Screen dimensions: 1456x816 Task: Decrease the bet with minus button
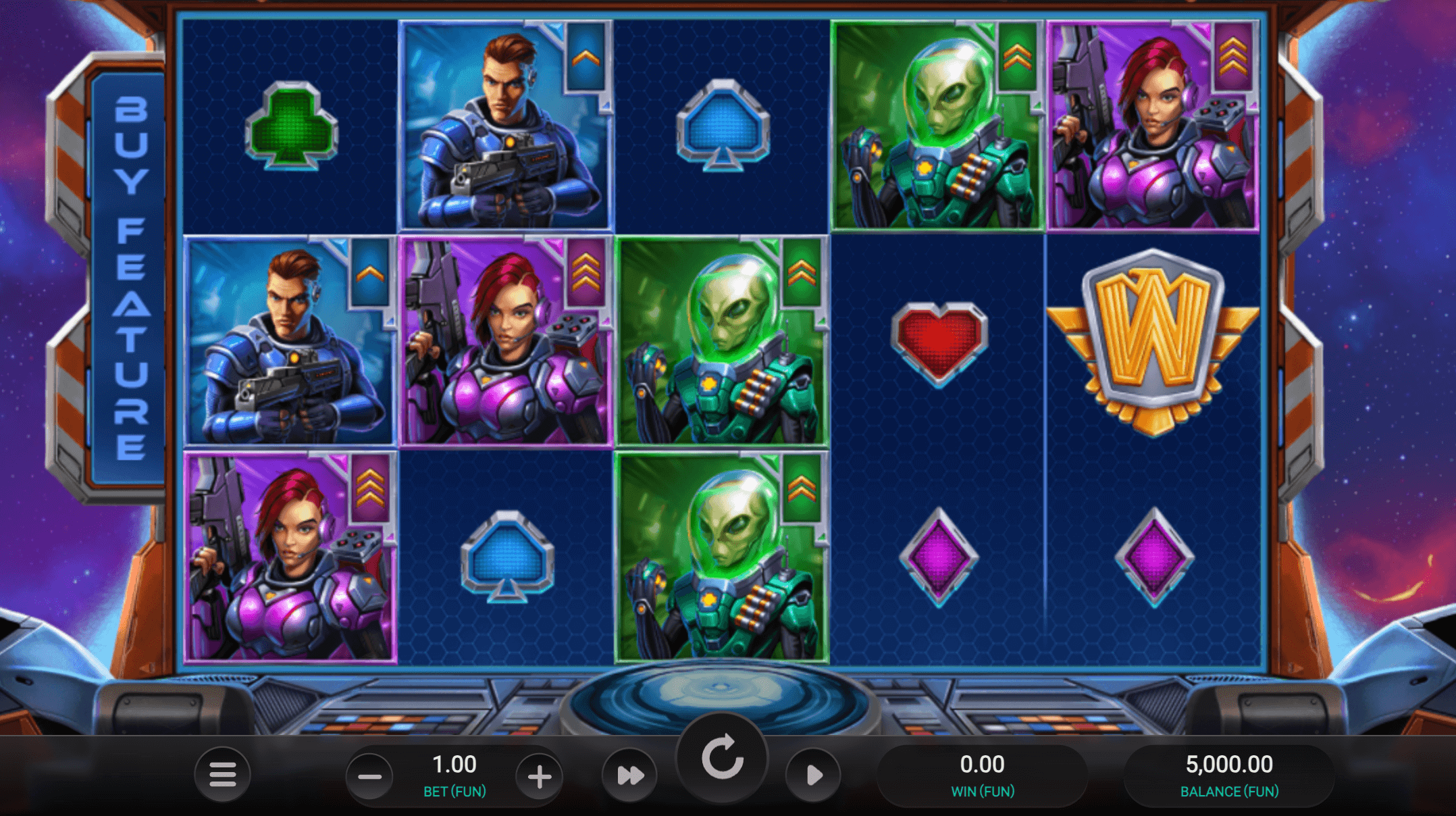click(369, 777)
